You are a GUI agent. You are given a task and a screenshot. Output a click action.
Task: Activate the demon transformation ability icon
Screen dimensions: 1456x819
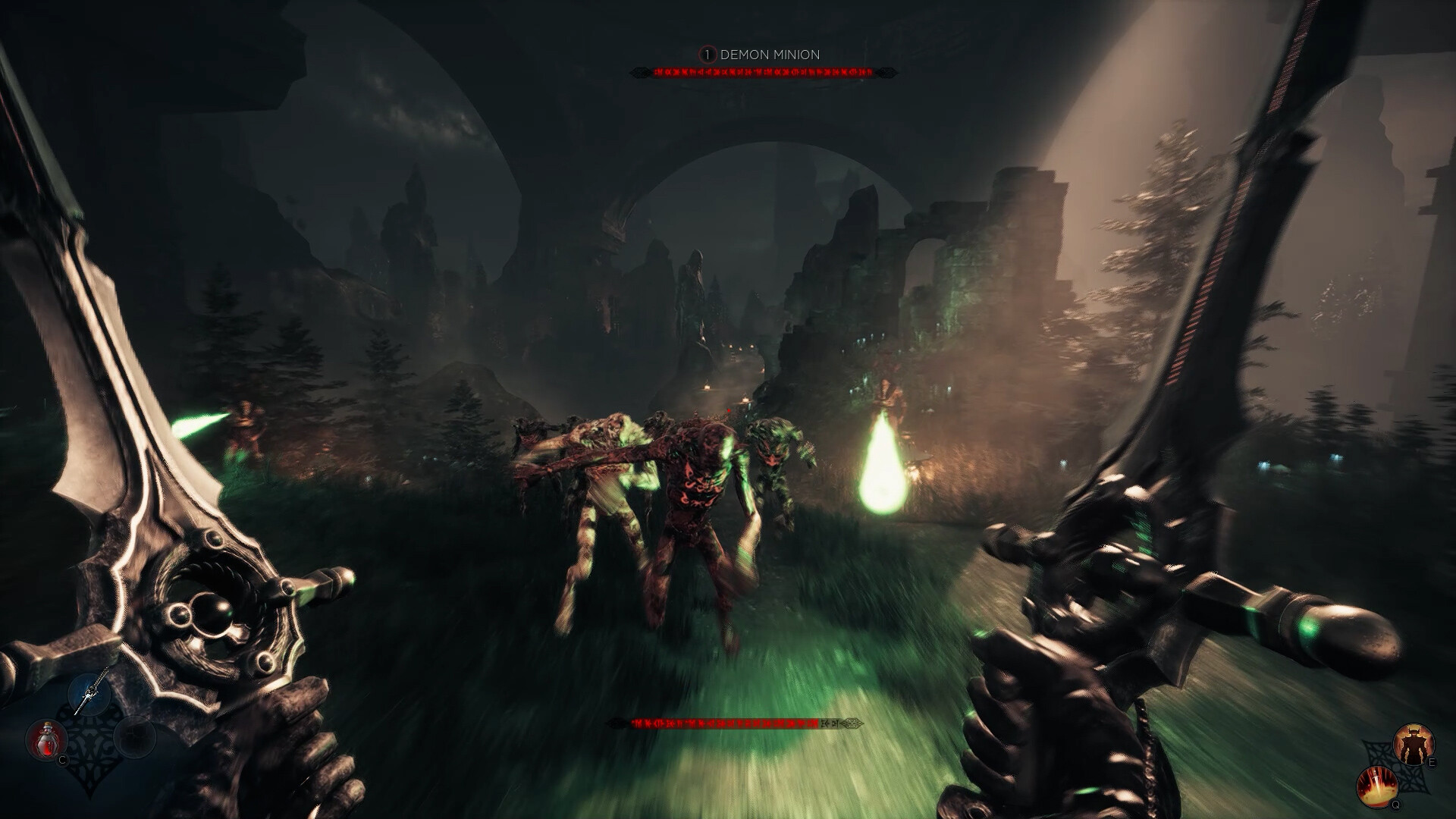pyautogui.click(x=1414, y=744)
